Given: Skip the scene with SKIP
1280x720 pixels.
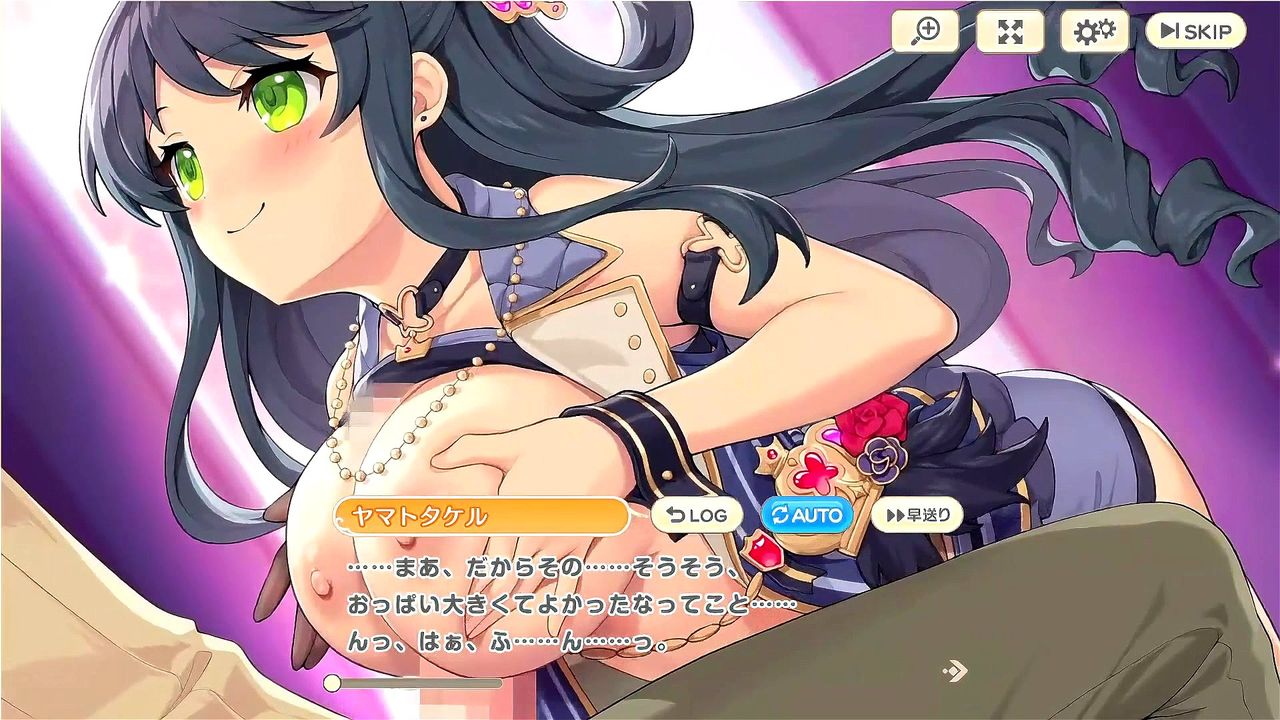Looking at the screenshot, I should 1195,32.
